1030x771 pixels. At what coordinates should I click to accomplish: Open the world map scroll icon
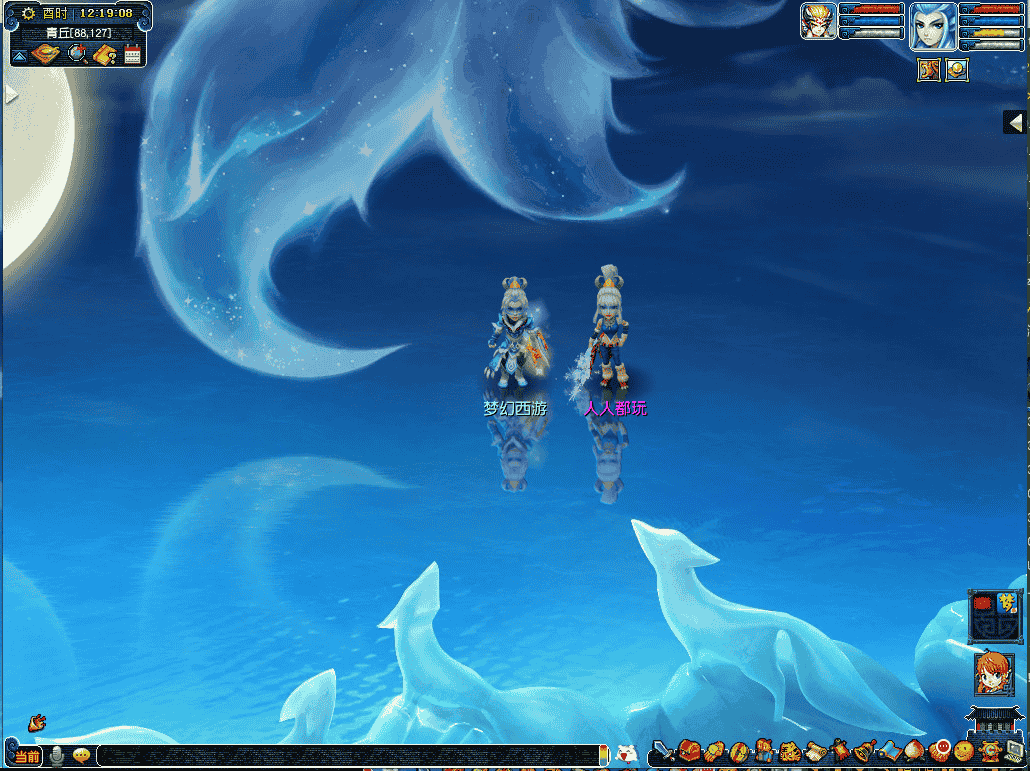coord(46,54)
